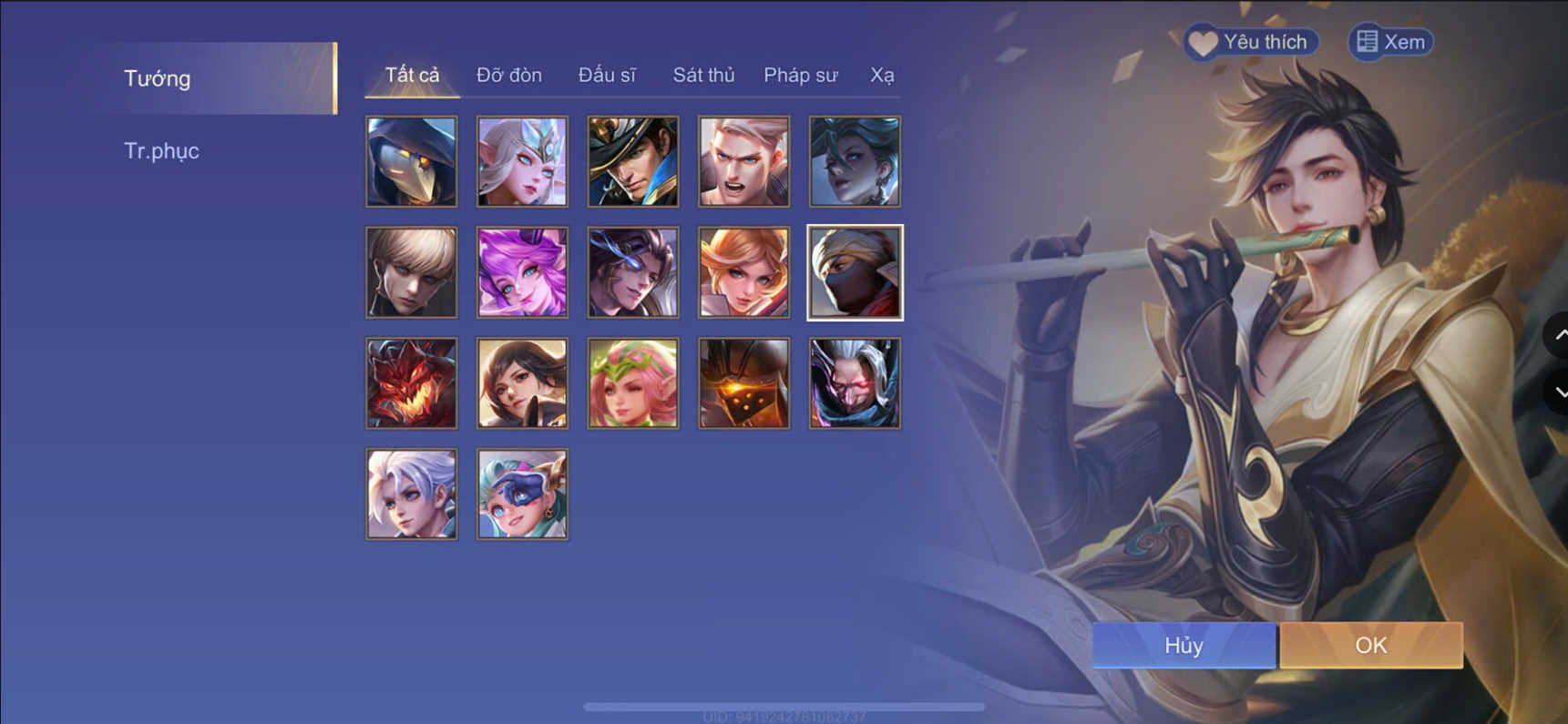Switch to the Tr.phục tab
This screenshot has width=1568, height=724.
pyautogui.click(x=162, y=150)
